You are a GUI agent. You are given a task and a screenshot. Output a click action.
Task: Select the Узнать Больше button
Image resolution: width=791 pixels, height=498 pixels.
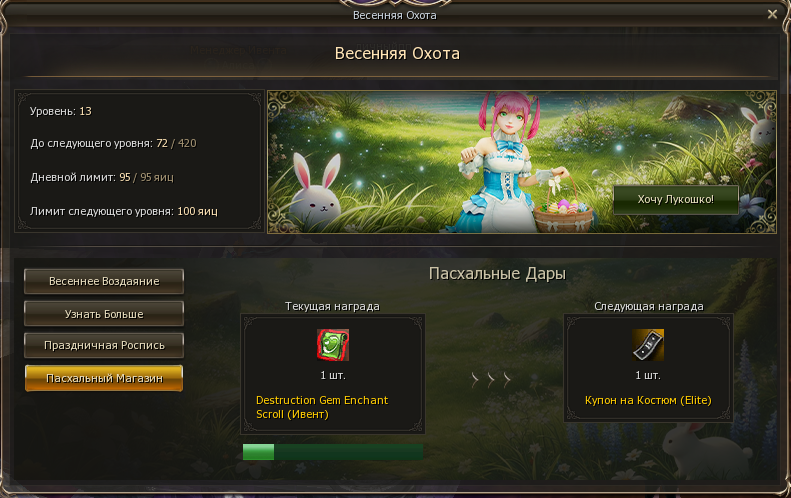(104, 314)
